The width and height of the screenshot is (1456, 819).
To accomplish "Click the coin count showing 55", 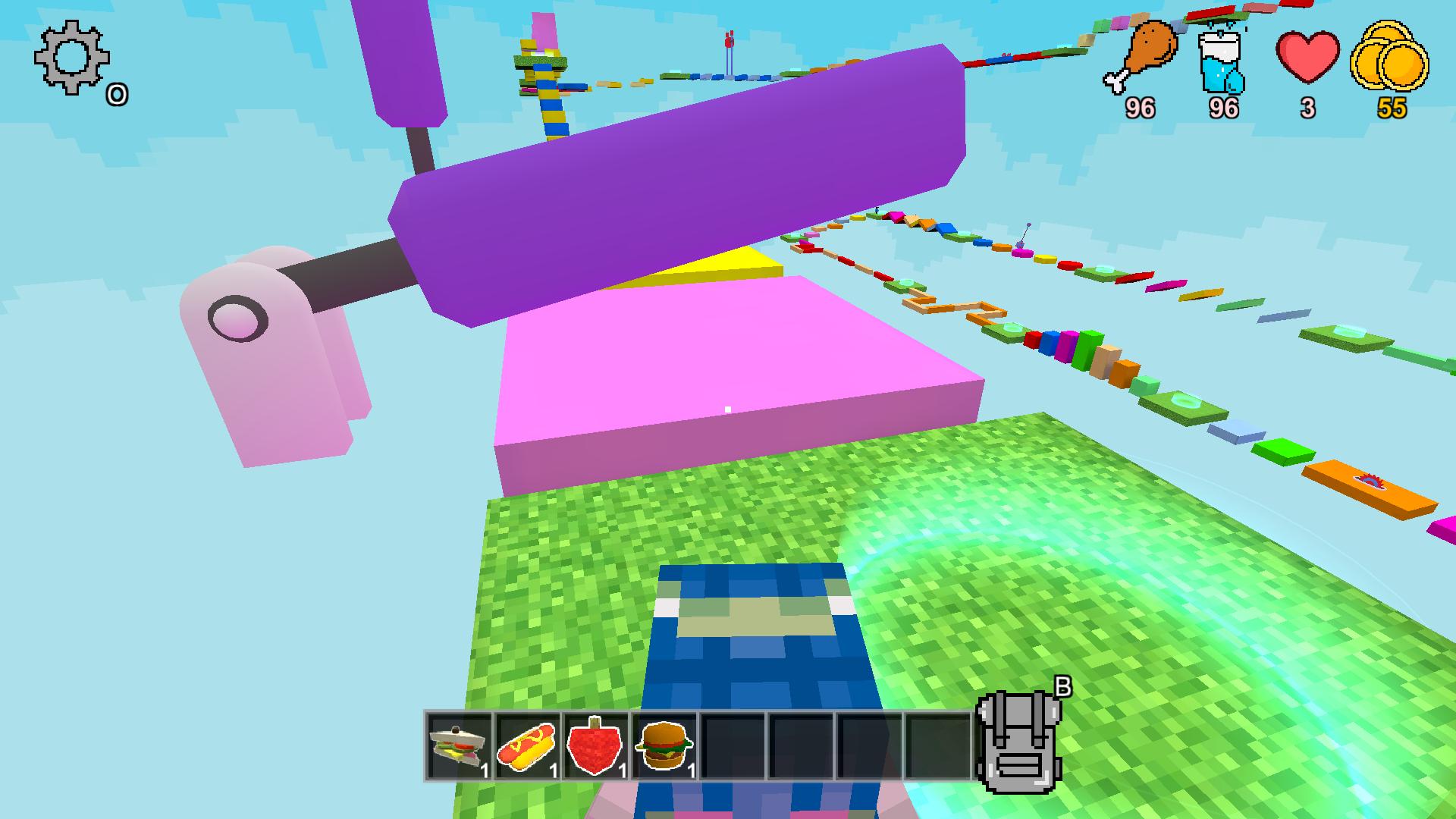I will click(x=1394, y=110).
